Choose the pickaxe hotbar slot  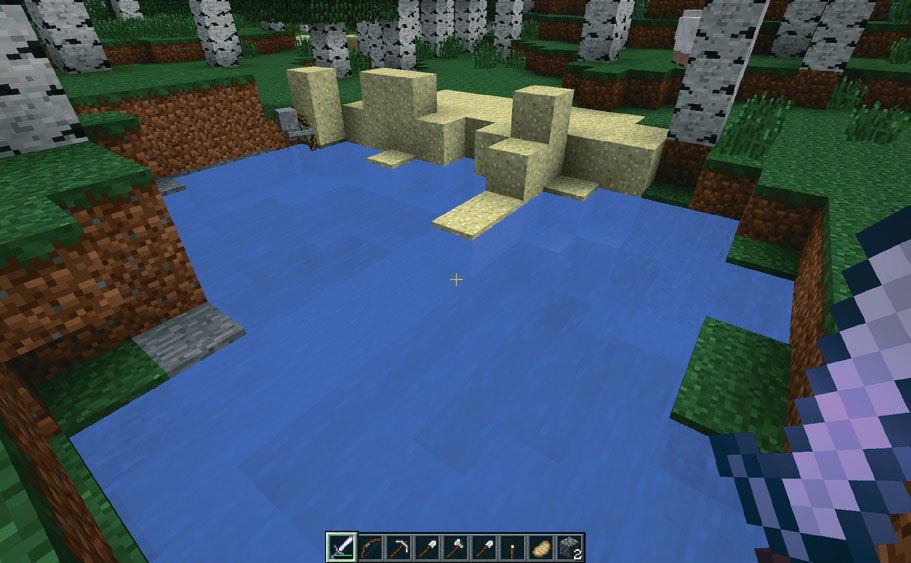[x=398, y=547]
